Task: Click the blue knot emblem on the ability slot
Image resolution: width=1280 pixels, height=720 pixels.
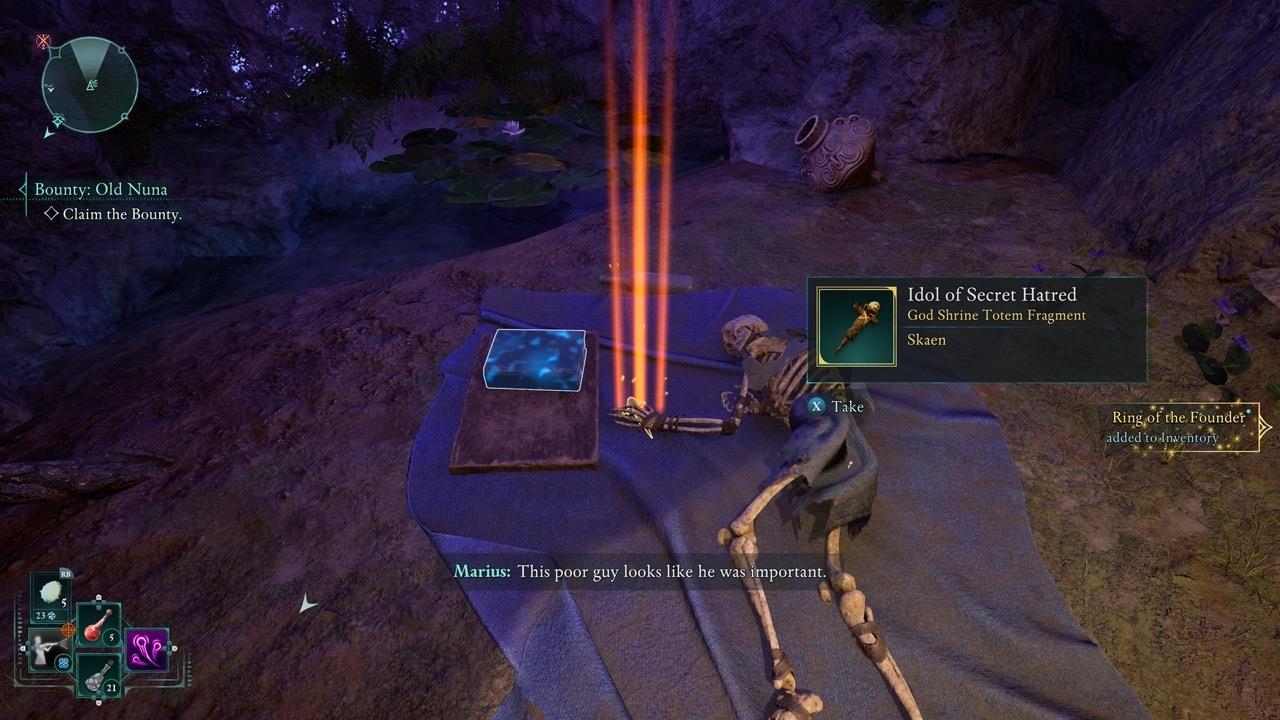Action: point(64,663)
